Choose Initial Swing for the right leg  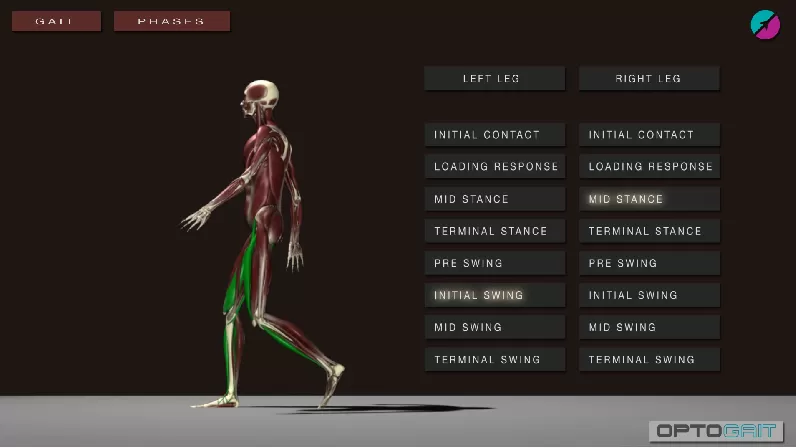pos(649,295)
